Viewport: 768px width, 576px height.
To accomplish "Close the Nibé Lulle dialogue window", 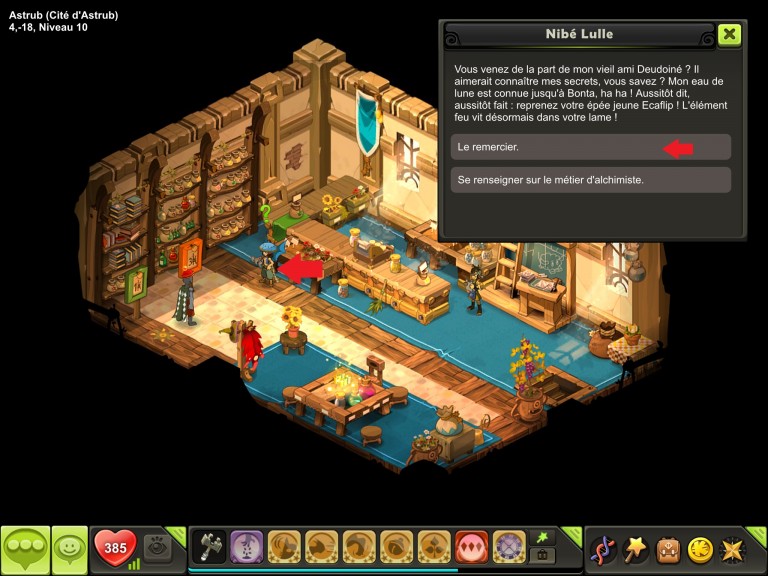I will [x=729, y=34].
